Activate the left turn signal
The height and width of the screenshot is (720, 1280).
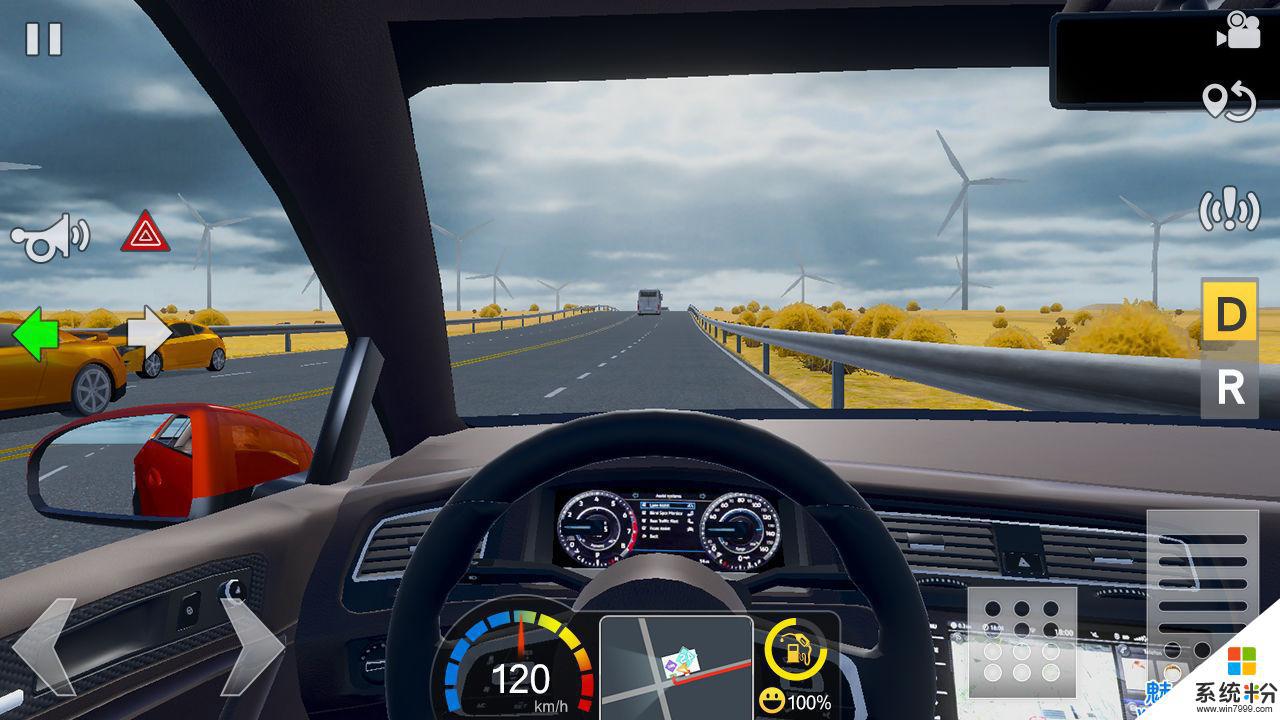click(35, 334)
